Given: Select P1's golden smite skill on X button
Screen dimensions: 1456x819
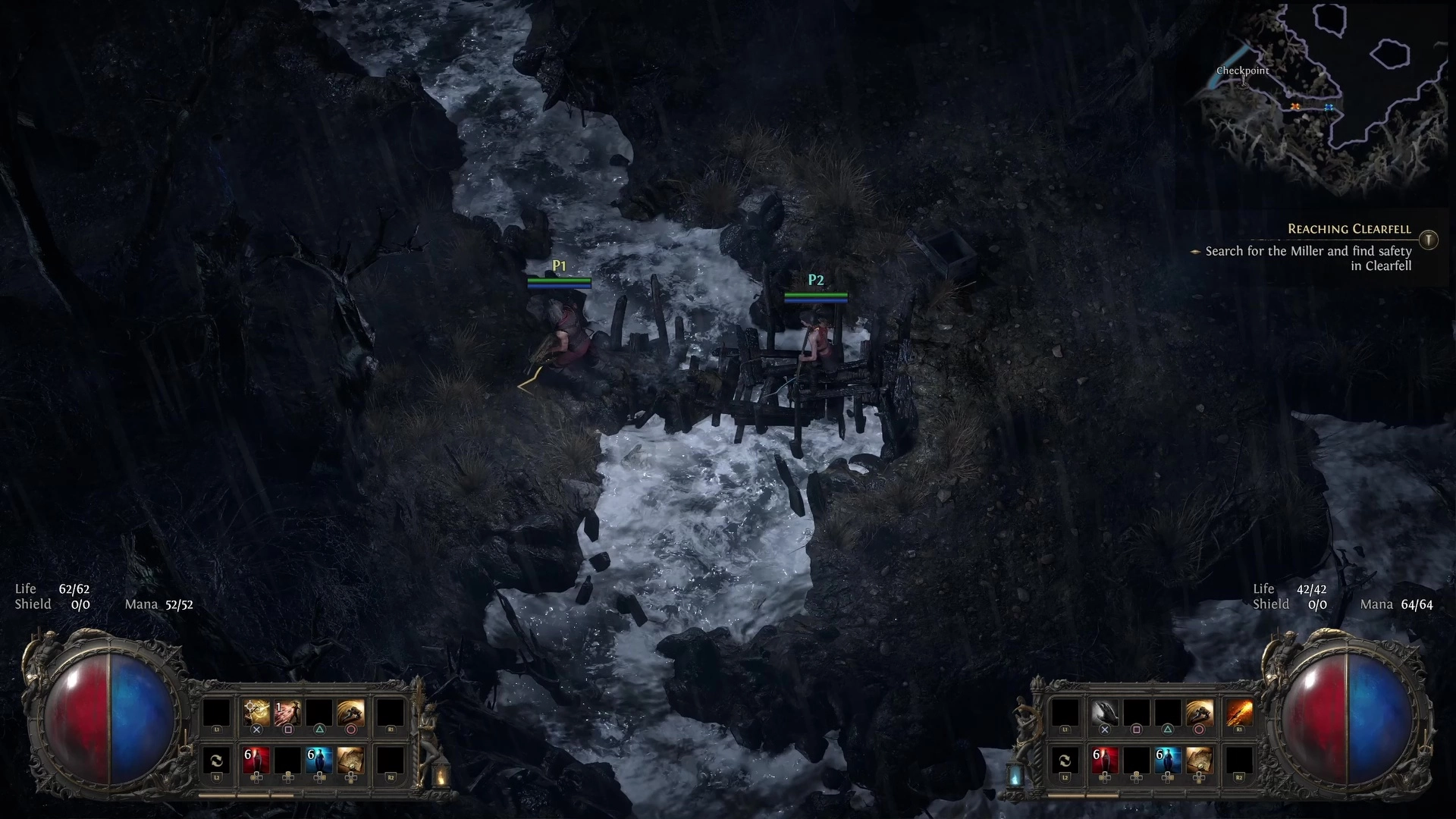Looking at the screenshot, I should click(x=256, y=711).
